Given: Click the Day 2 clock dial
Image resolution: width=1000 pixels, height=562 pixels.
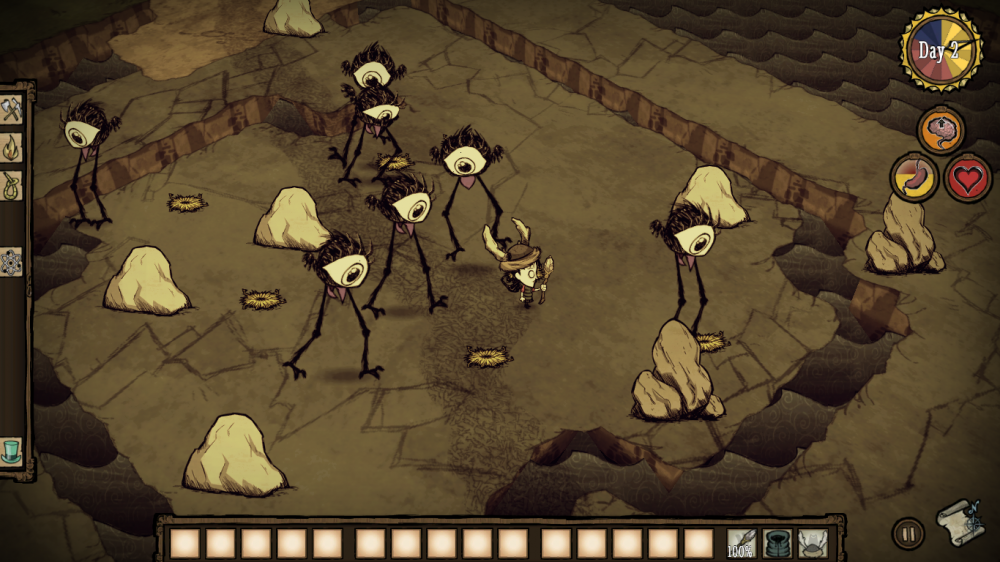Looking at the screenshot, I should point(940,50).
